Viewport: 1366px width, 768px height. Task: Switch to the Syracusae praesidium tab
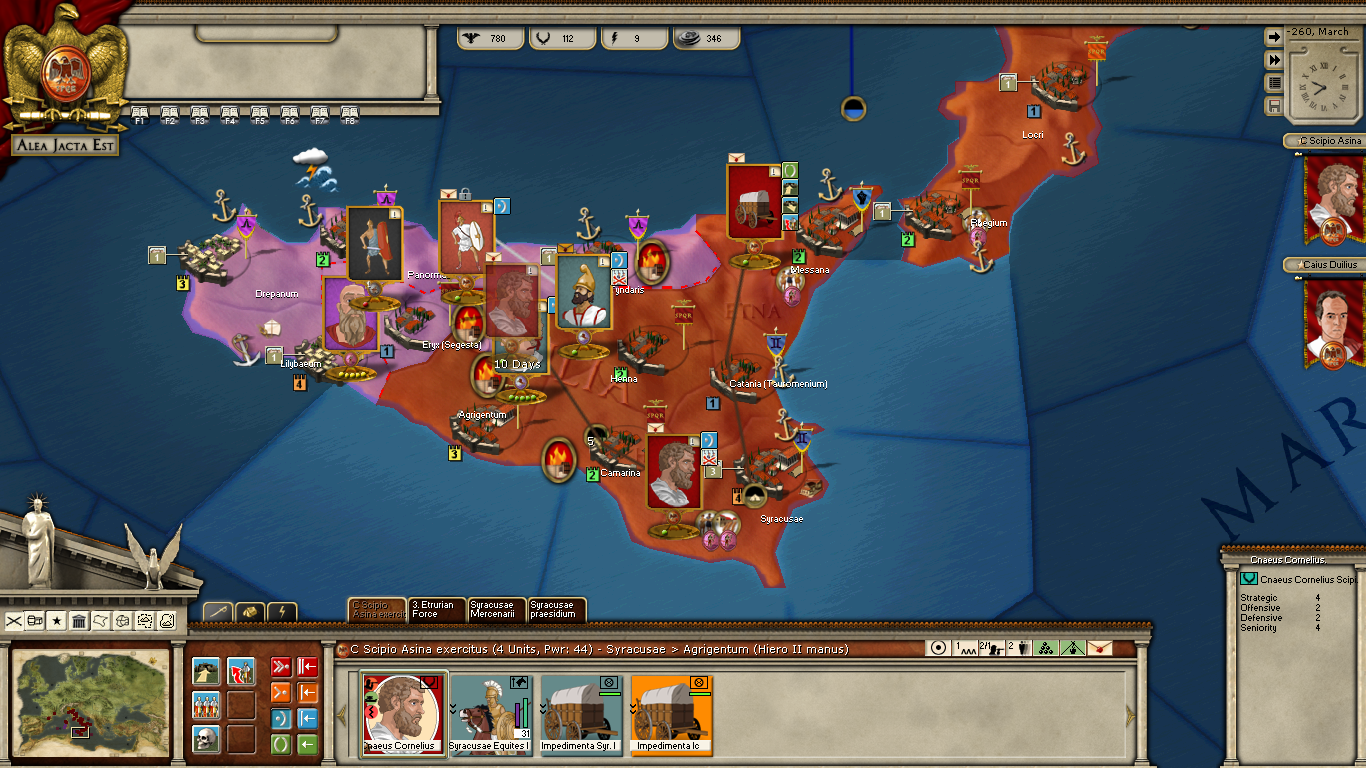pos(556,610)
